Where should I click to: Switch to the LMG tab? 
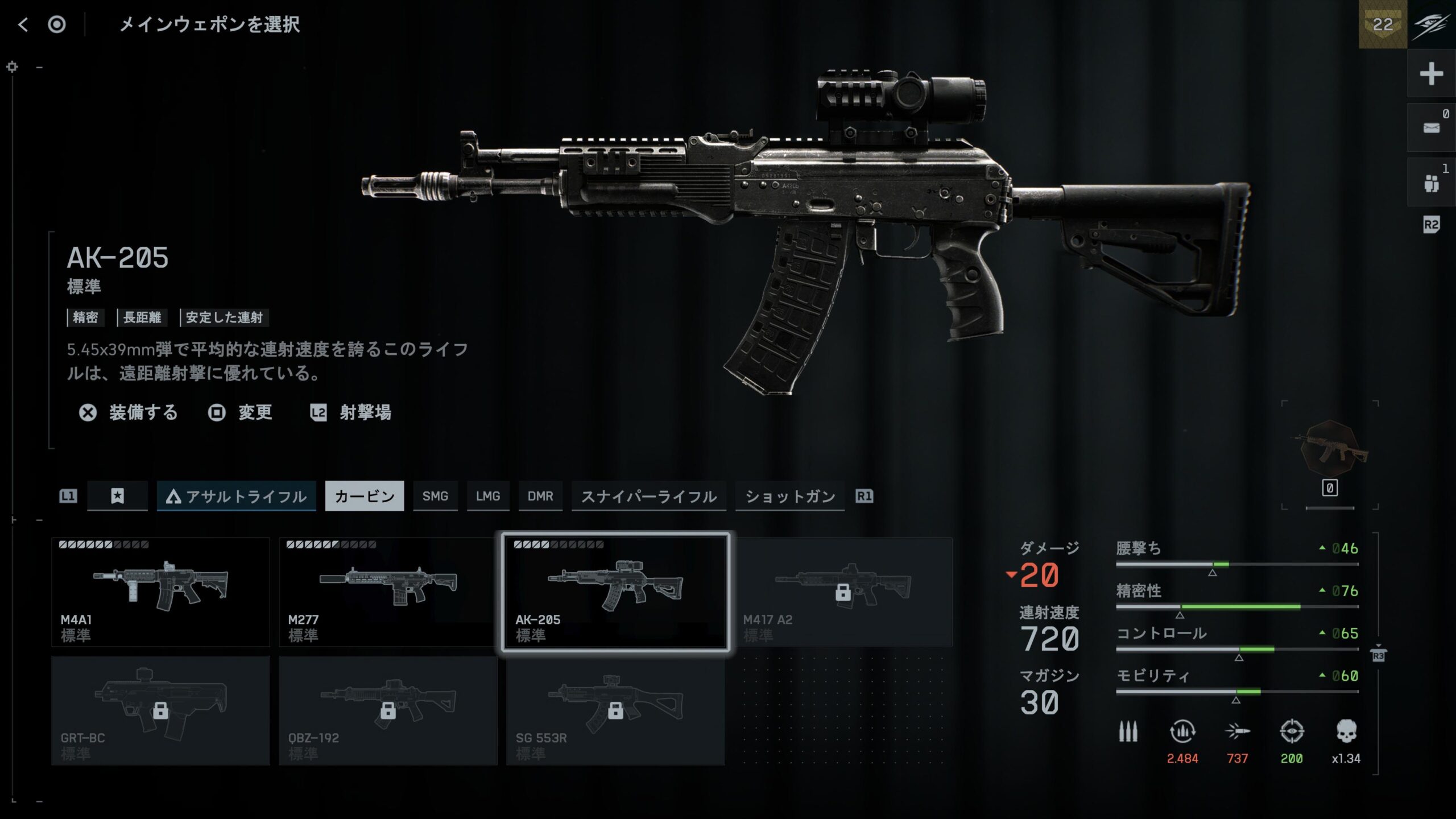488,497
